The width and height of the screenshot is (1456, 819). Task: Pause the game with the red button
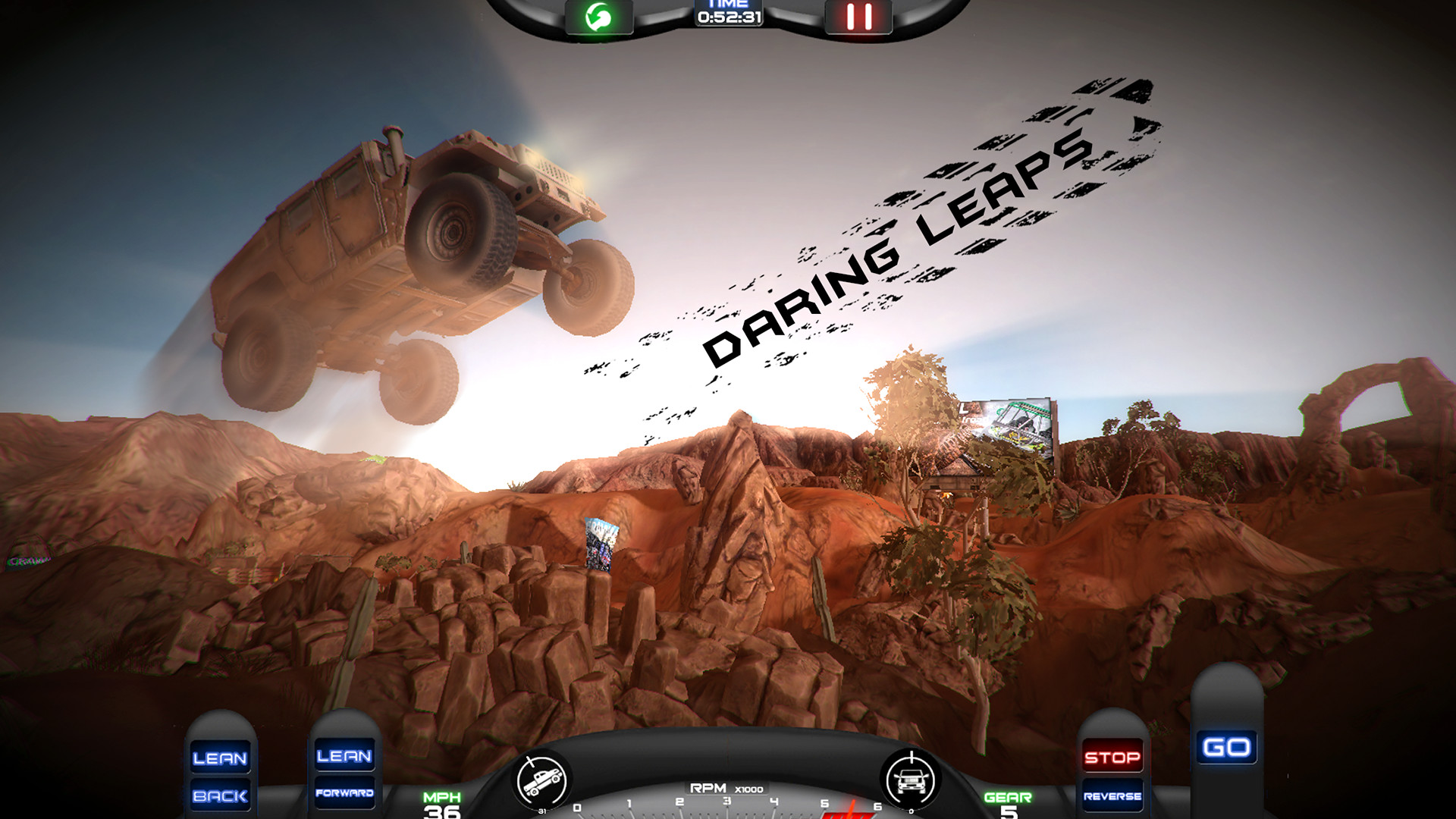[x=858, y=17]
